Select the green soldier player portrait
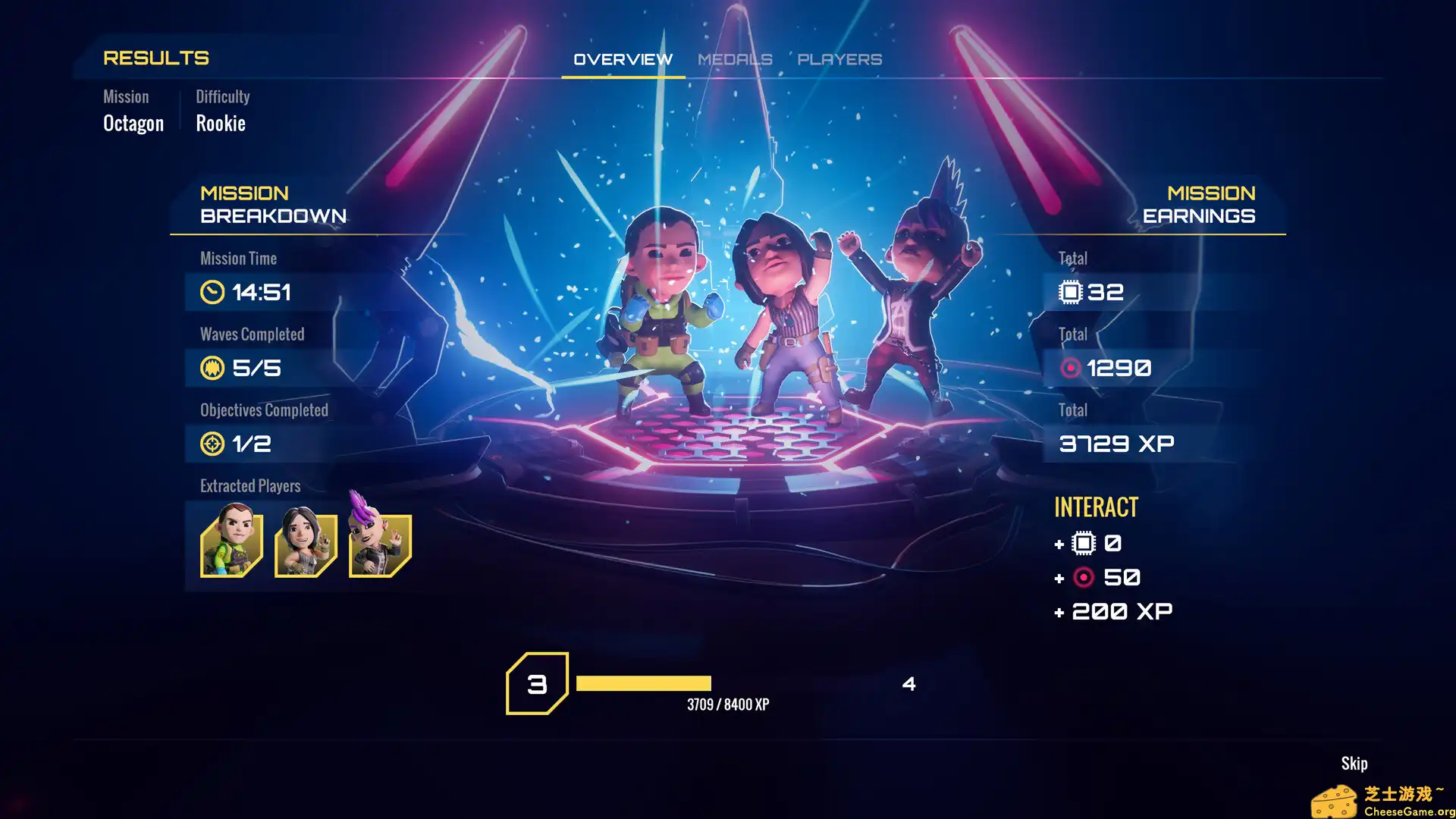The width and height of the screenshot is (1456, 819). (x=231, y=543)
